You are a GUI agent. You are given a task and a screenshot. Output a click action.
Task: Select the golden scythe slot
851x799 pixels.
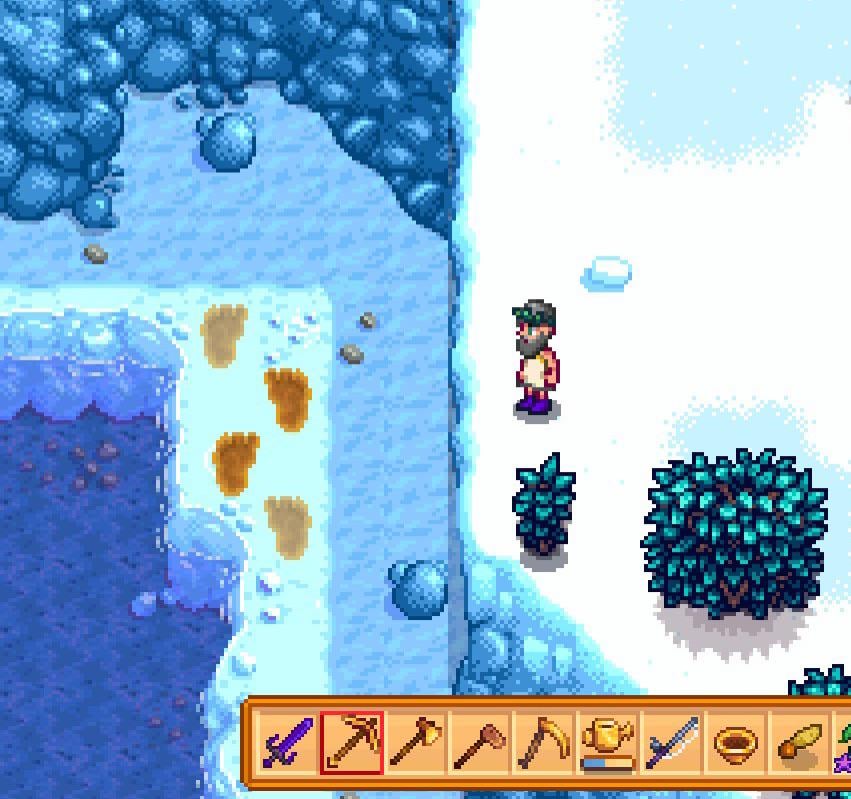point(543,744)
